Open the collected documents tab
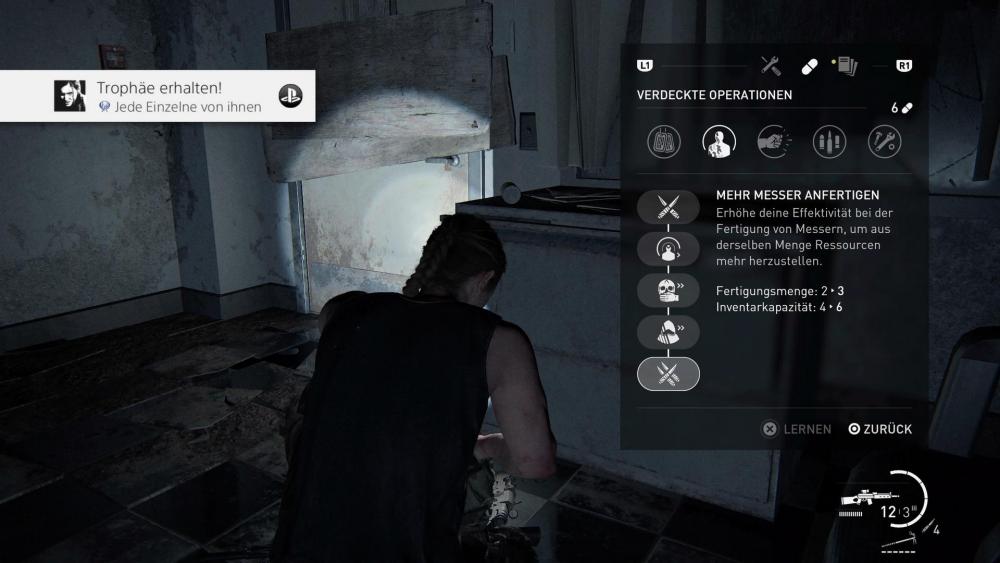The image size is (1000, 563). (844, 66)
